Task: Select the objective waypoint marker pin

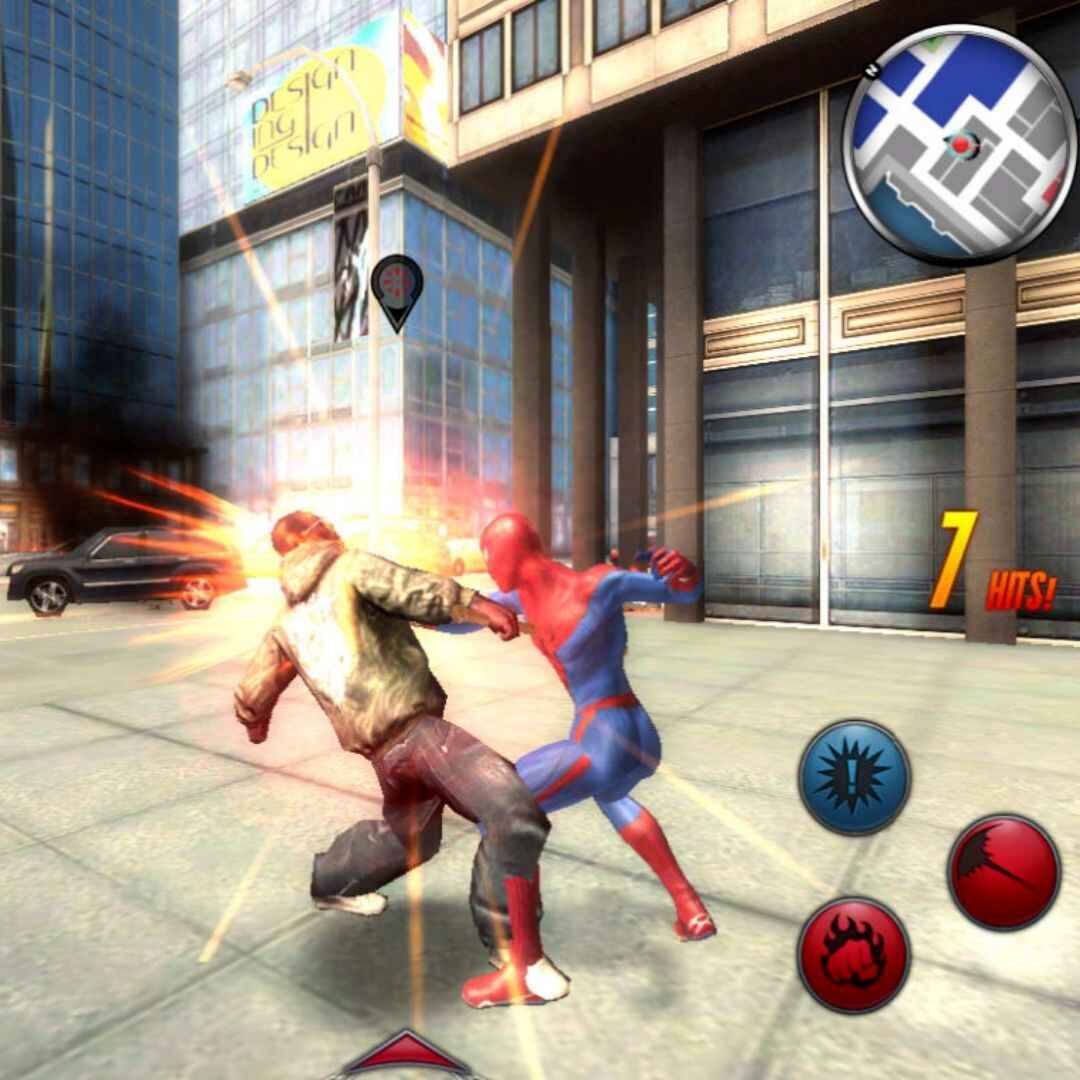Action: (397, 287)
